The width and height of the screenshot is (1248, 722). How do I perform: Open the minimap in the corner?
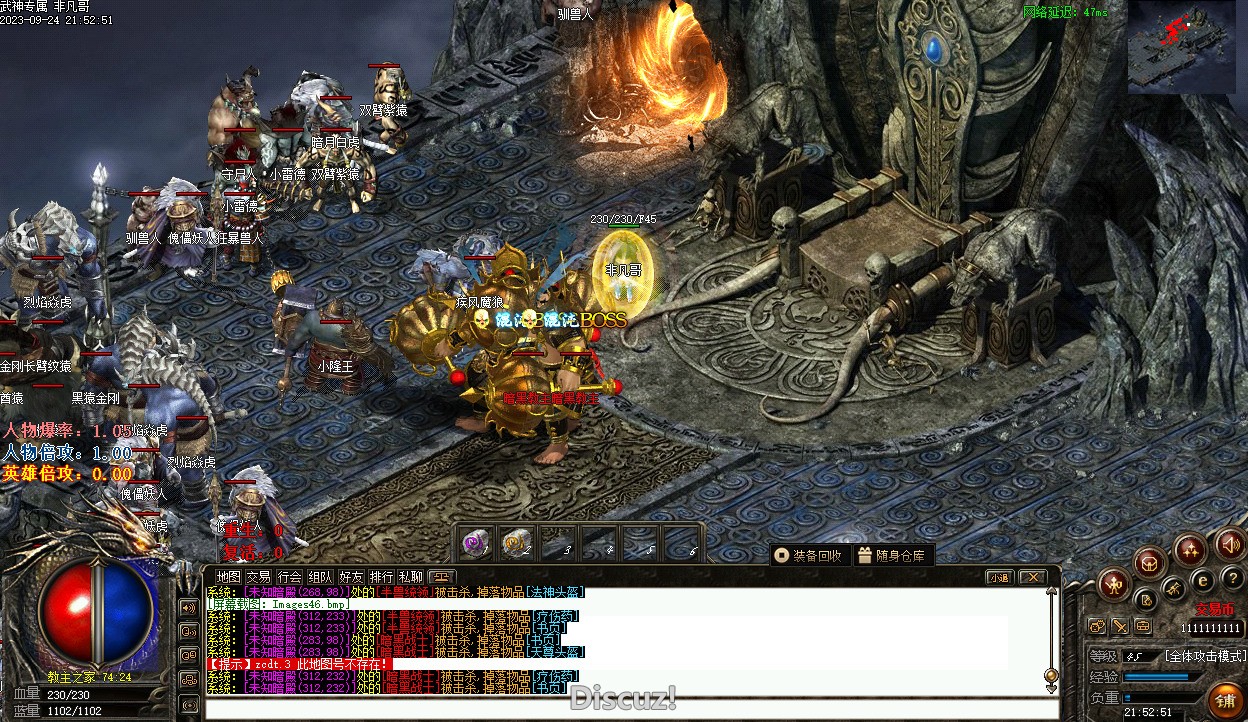[1180, 49]
